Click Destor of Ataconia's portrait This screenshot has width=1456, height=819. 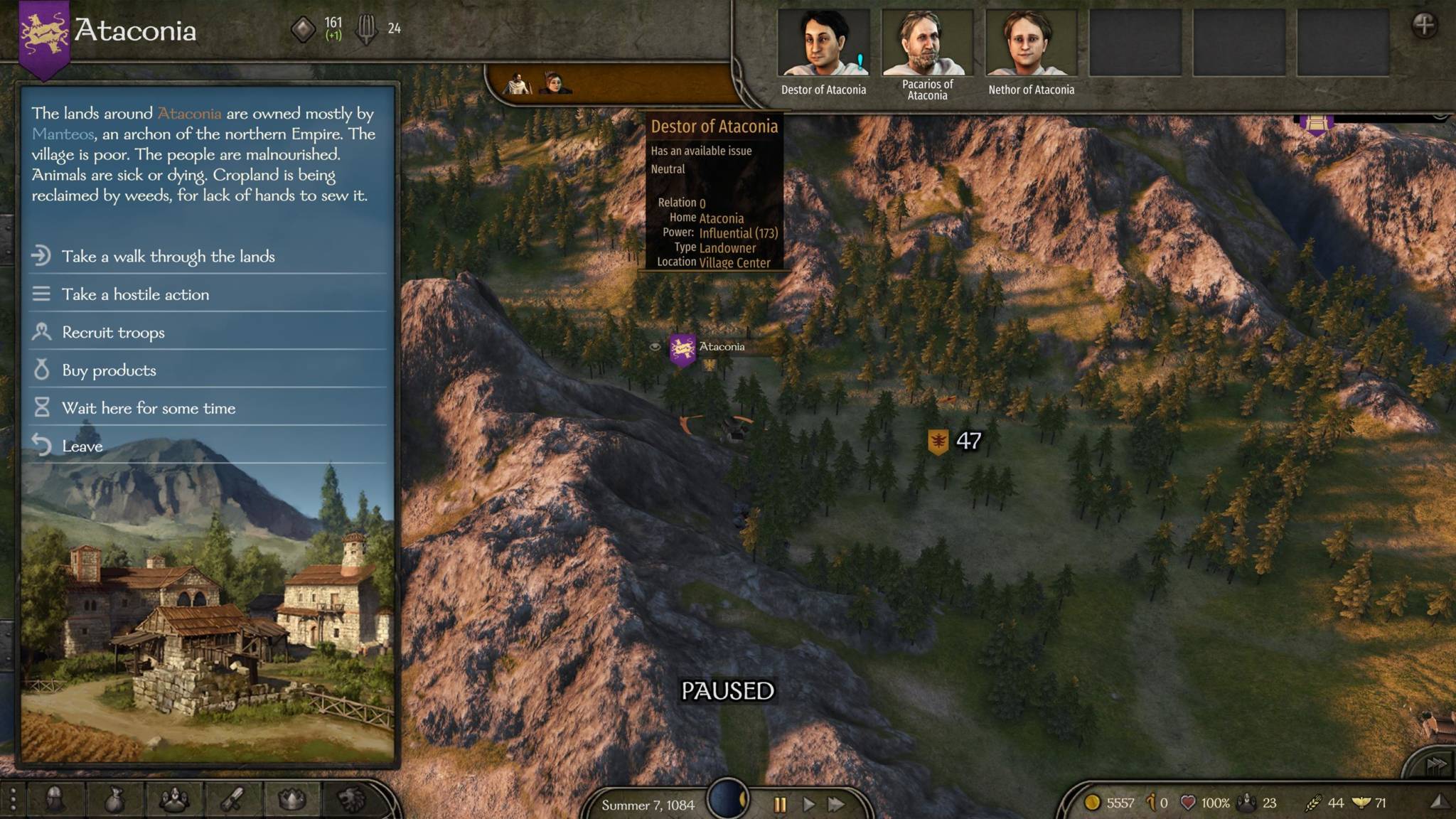tap(823, 43)
